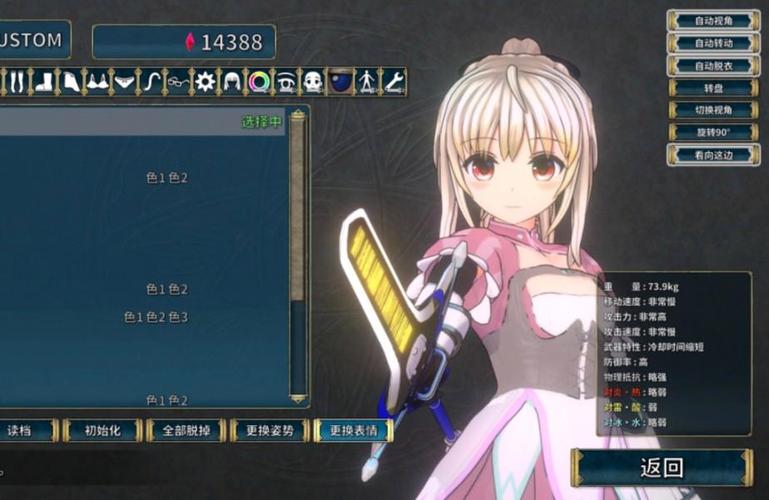
Task: Open the hairstyle wig category tab
Action: pos(232,81)
